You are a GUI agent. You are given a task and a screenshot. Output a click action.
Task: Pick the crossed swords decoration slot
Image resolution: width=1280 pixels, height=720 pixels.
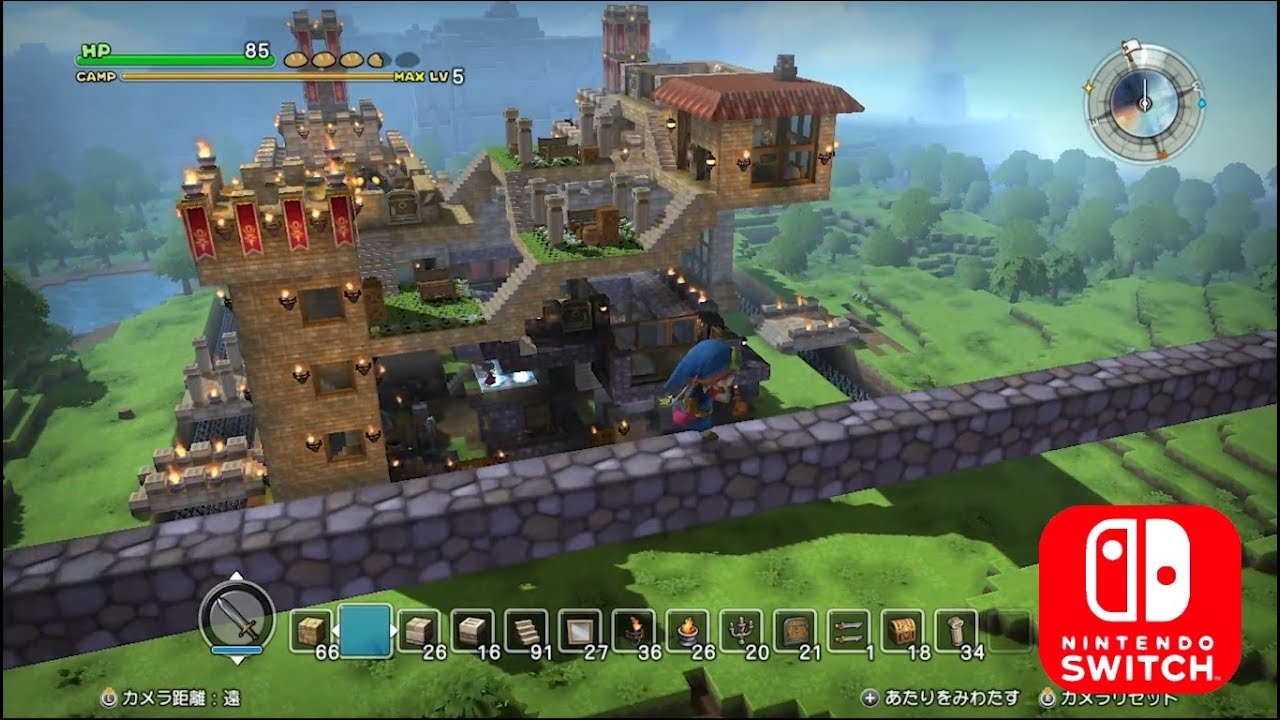850,632
